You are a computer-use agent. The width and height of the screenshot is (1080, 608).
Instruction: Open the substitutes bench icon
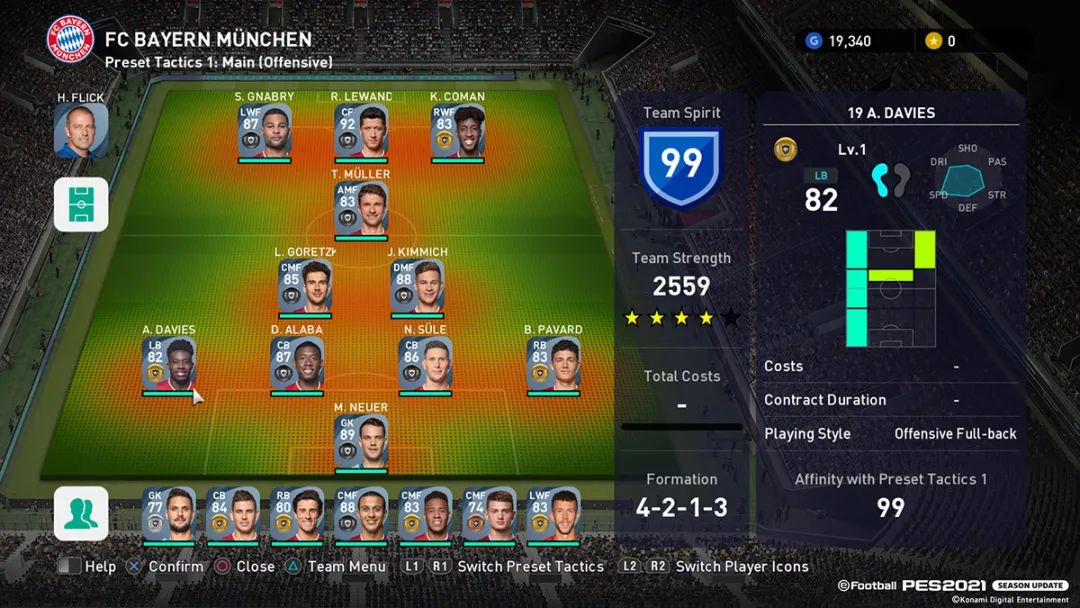81,513
